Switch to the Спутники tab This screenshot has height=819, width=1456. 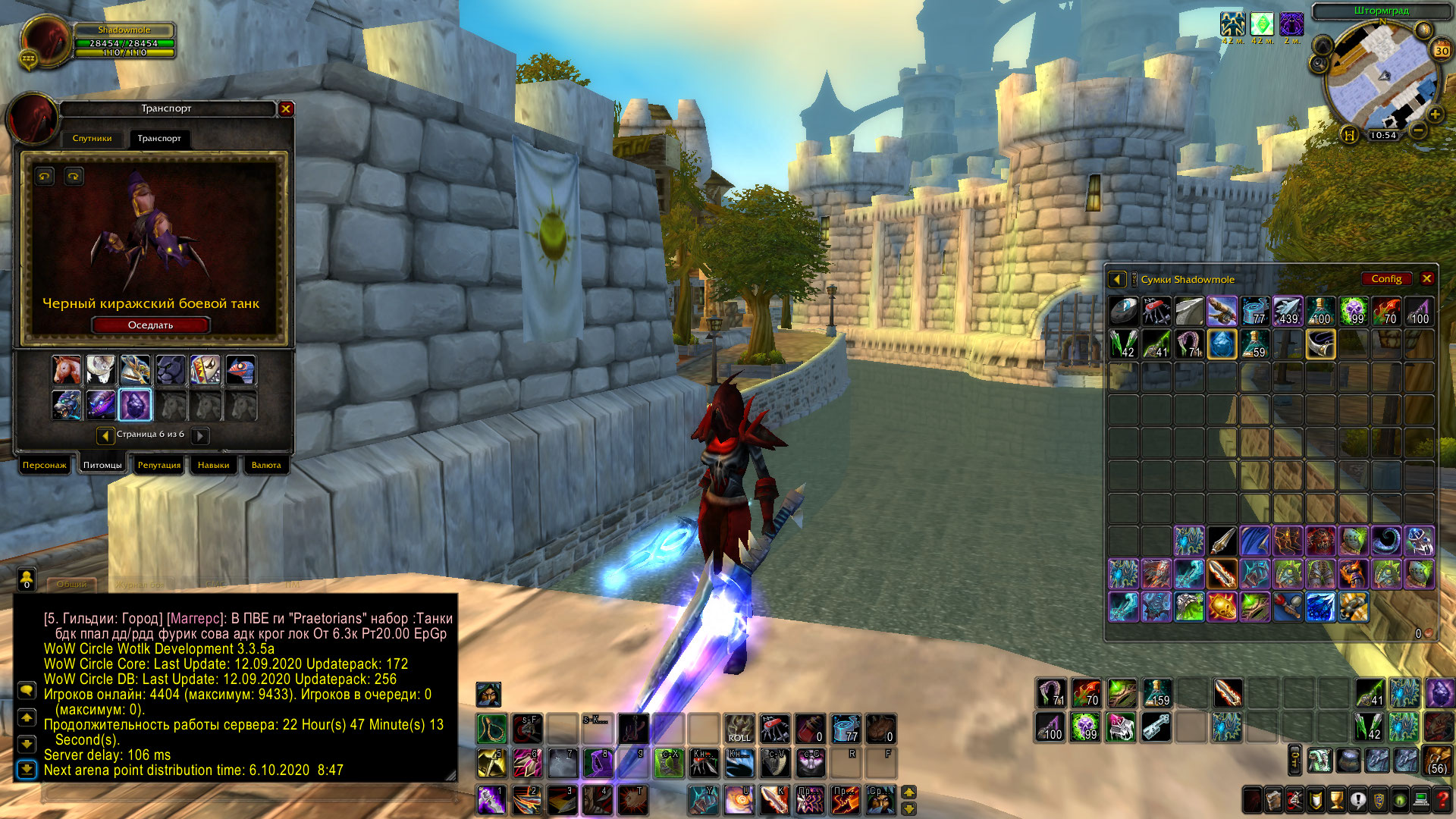(92, 138)
